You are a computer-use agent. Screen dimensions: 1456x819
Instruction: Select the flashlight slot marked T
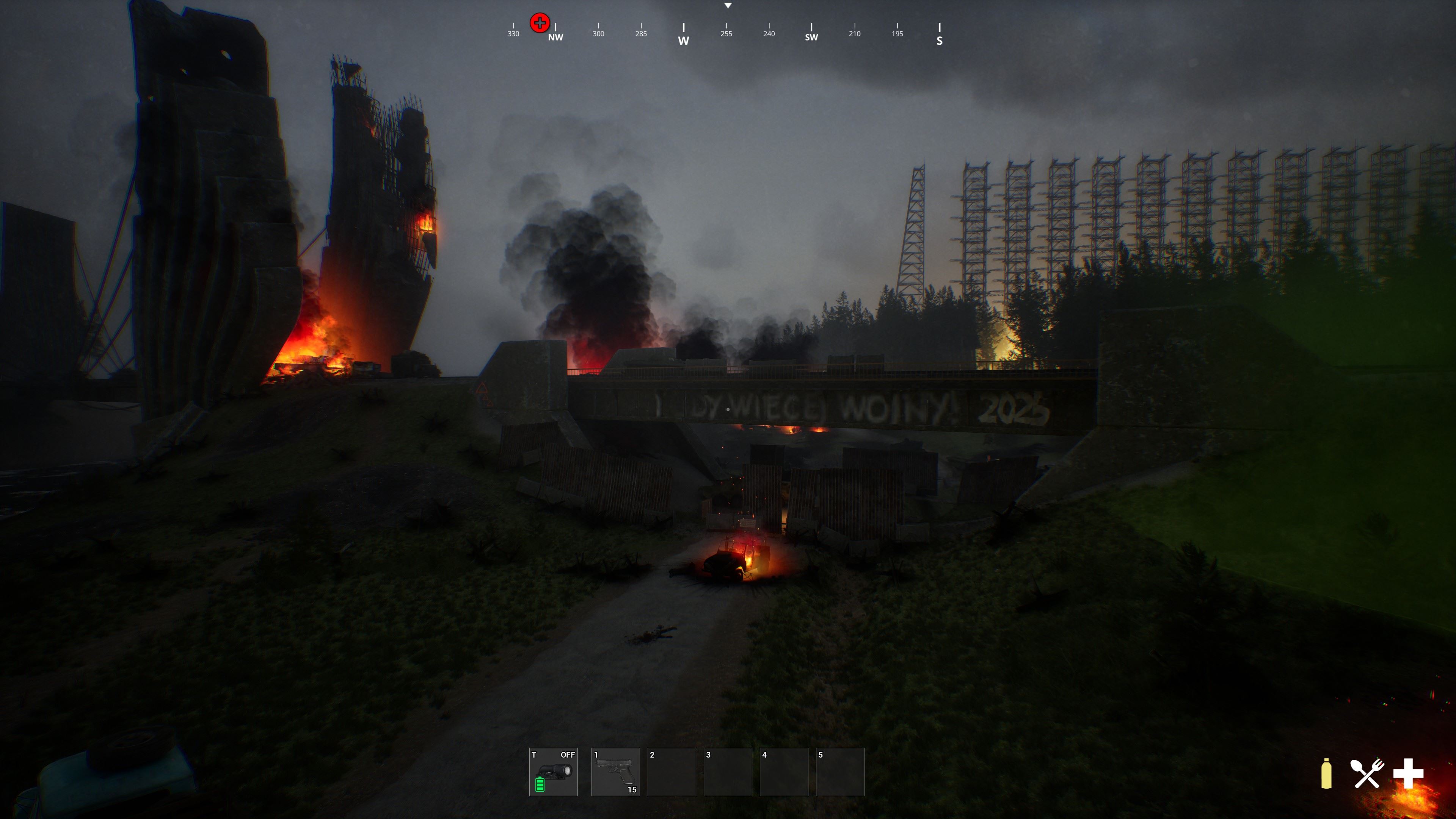(x=553, y=772)
